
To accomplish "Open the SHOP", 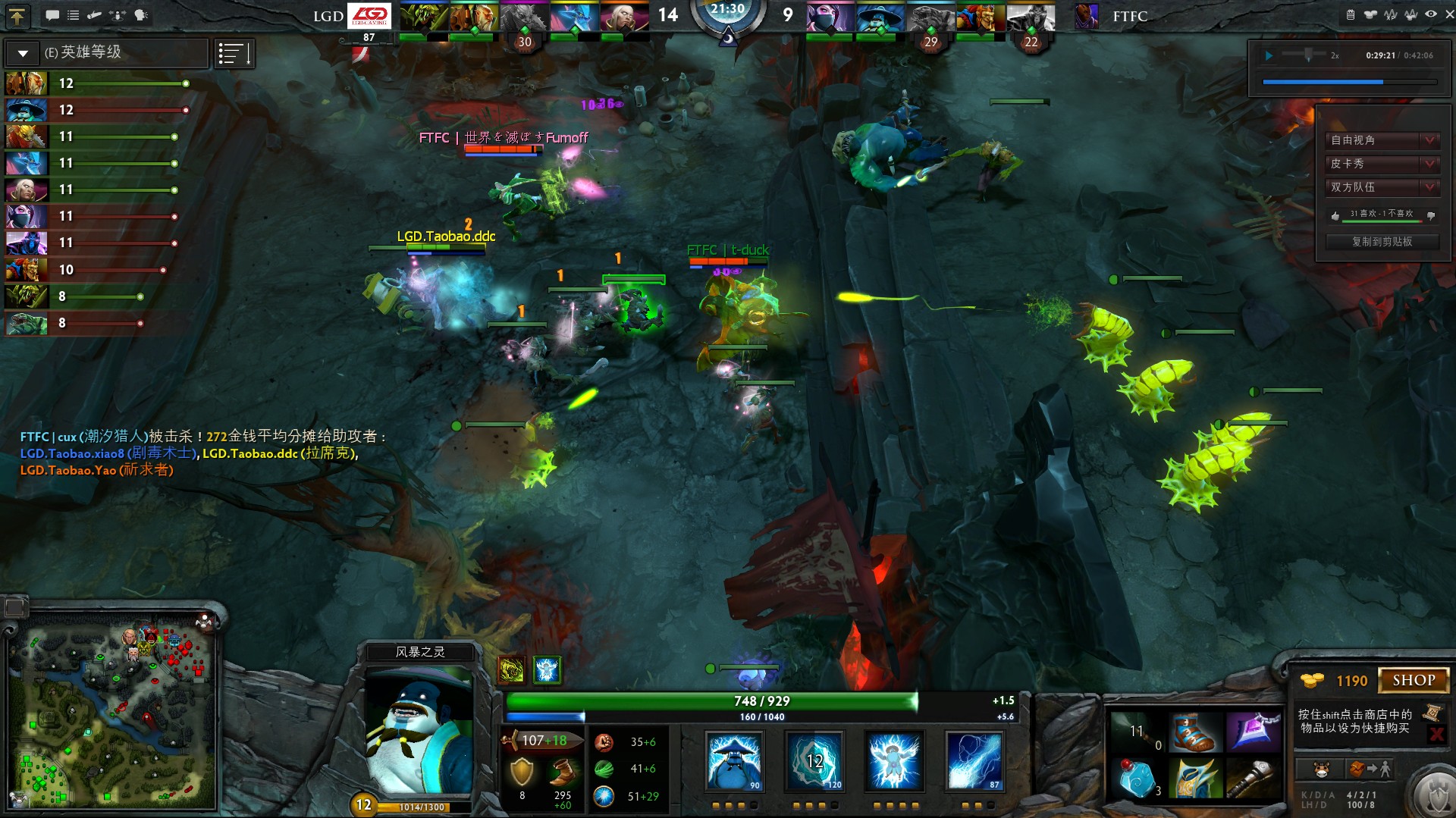I will [1415, 679].
